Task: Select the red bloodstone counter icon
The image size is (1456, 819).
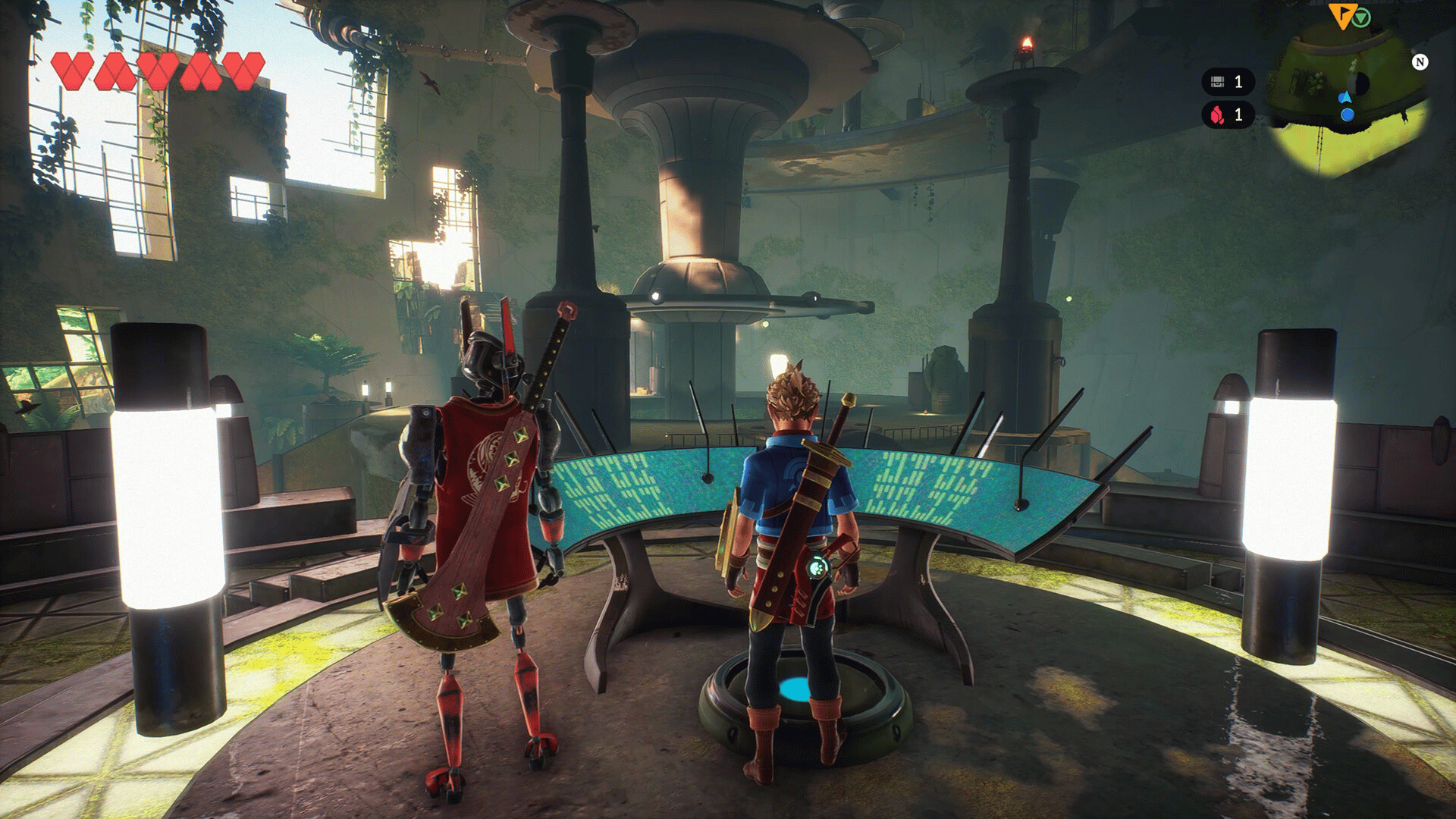Action: click(x=1217, y=115)
